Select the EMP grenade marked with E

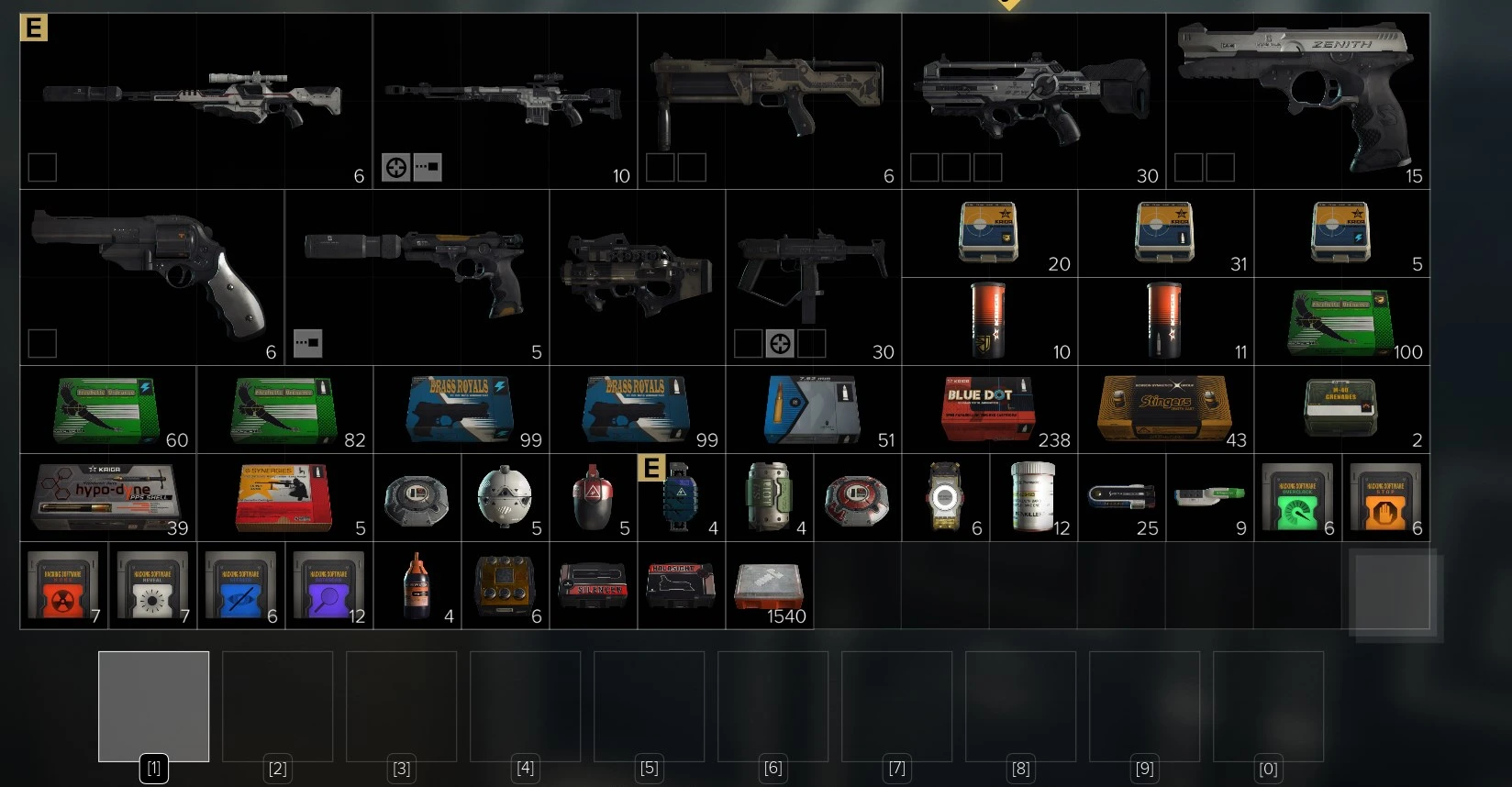681,498
